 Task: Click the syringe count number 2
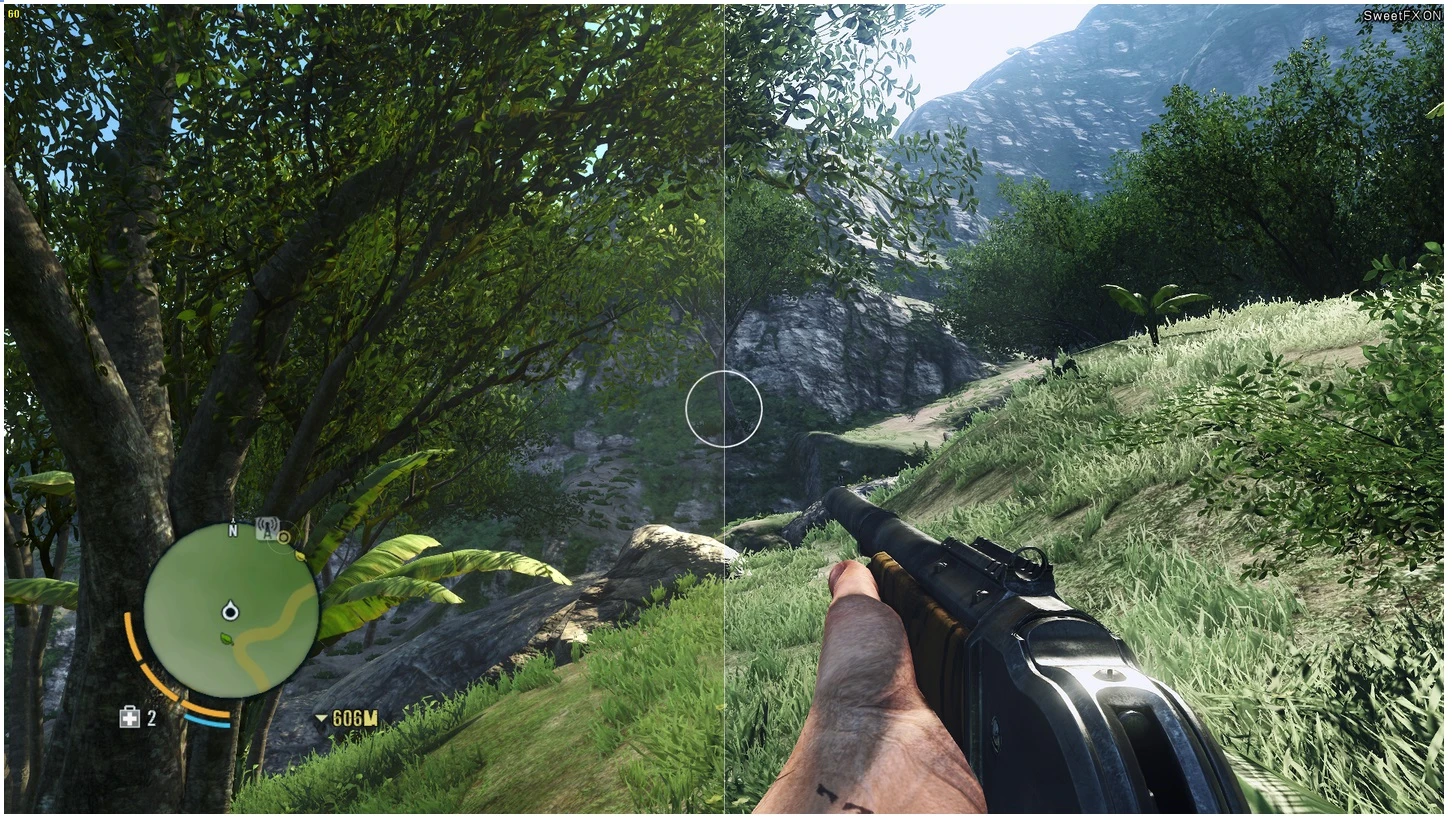150,716
